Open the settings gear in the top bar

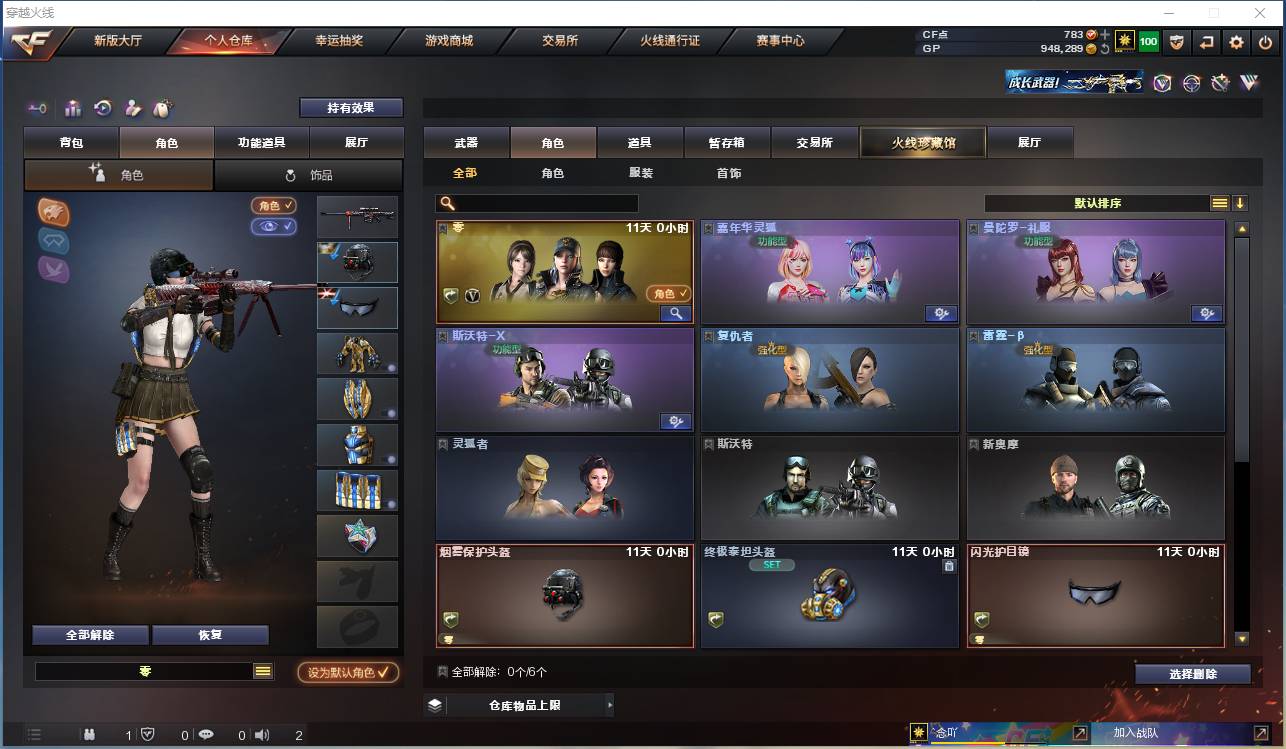[x=1237, y=42]
